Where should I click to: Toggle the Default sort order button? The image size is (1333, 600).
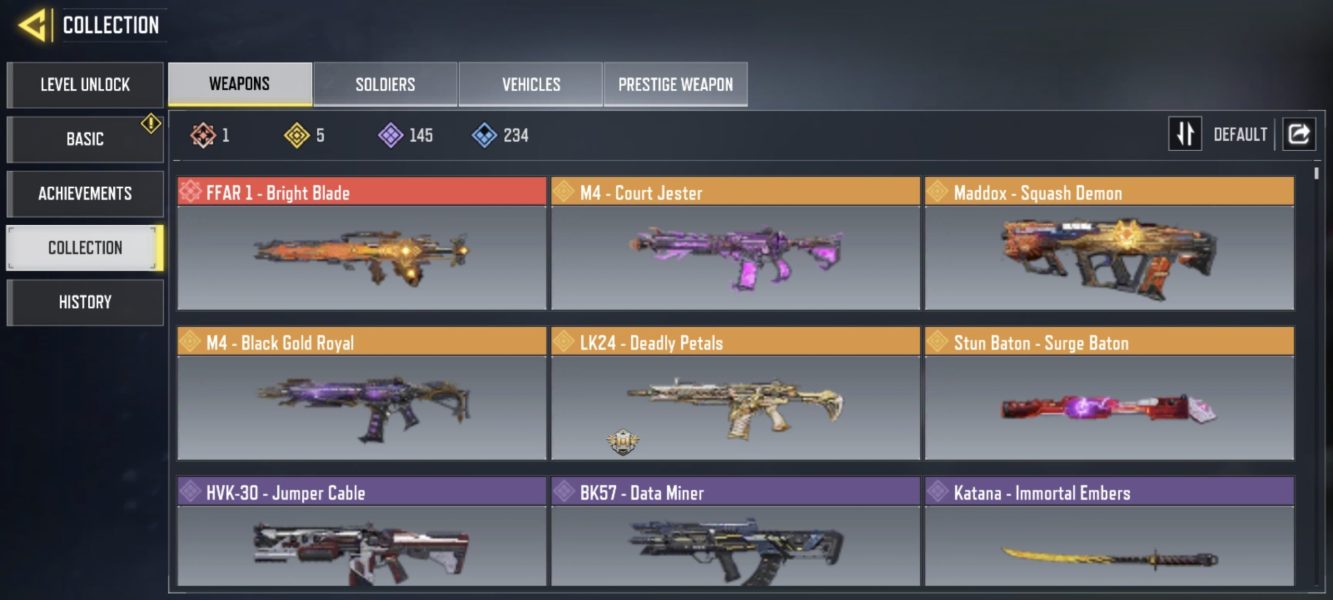point(1186,134)
